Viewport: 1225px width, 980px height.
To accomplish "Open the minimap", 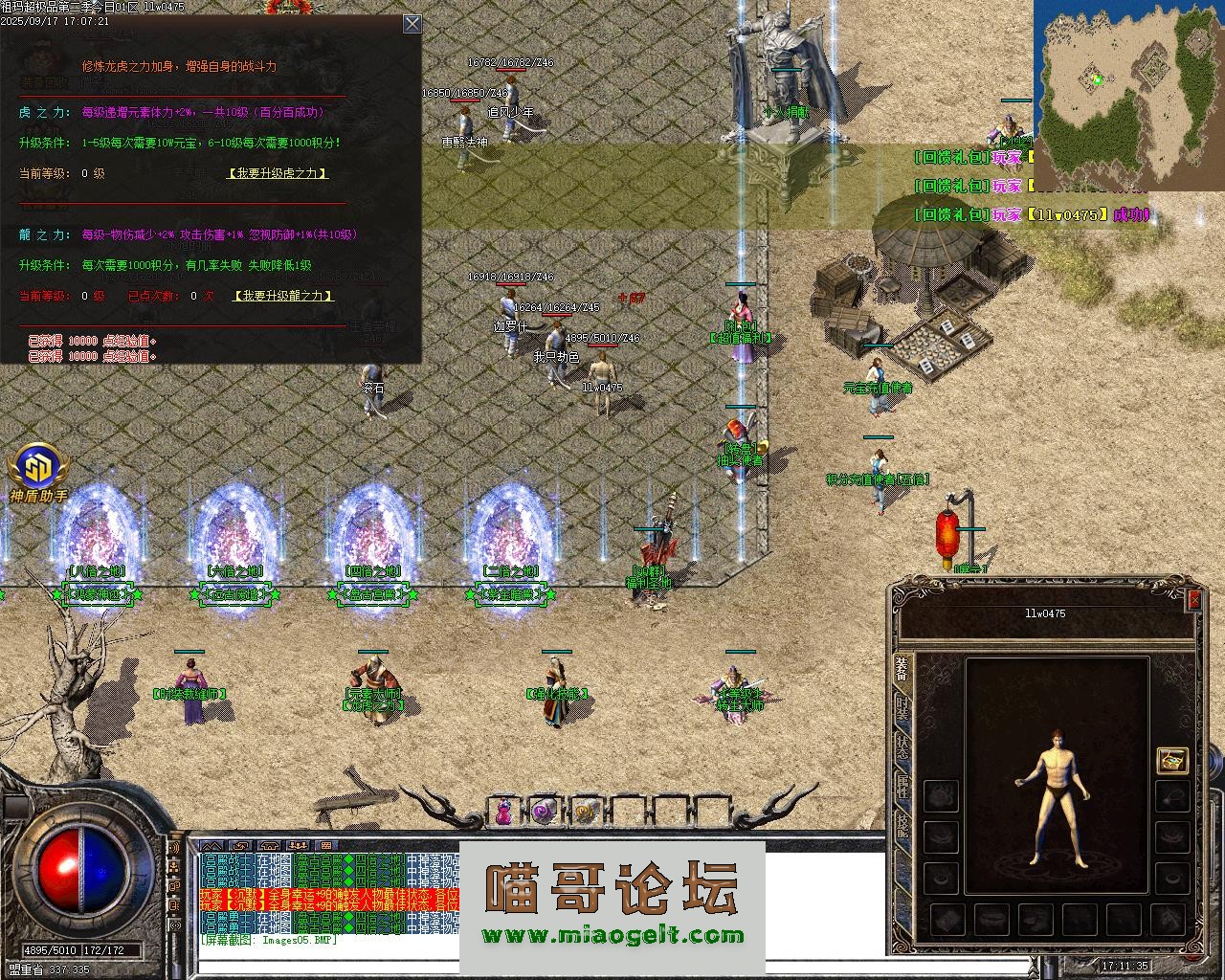I will pyautogui.click(x=1127, y=96).
